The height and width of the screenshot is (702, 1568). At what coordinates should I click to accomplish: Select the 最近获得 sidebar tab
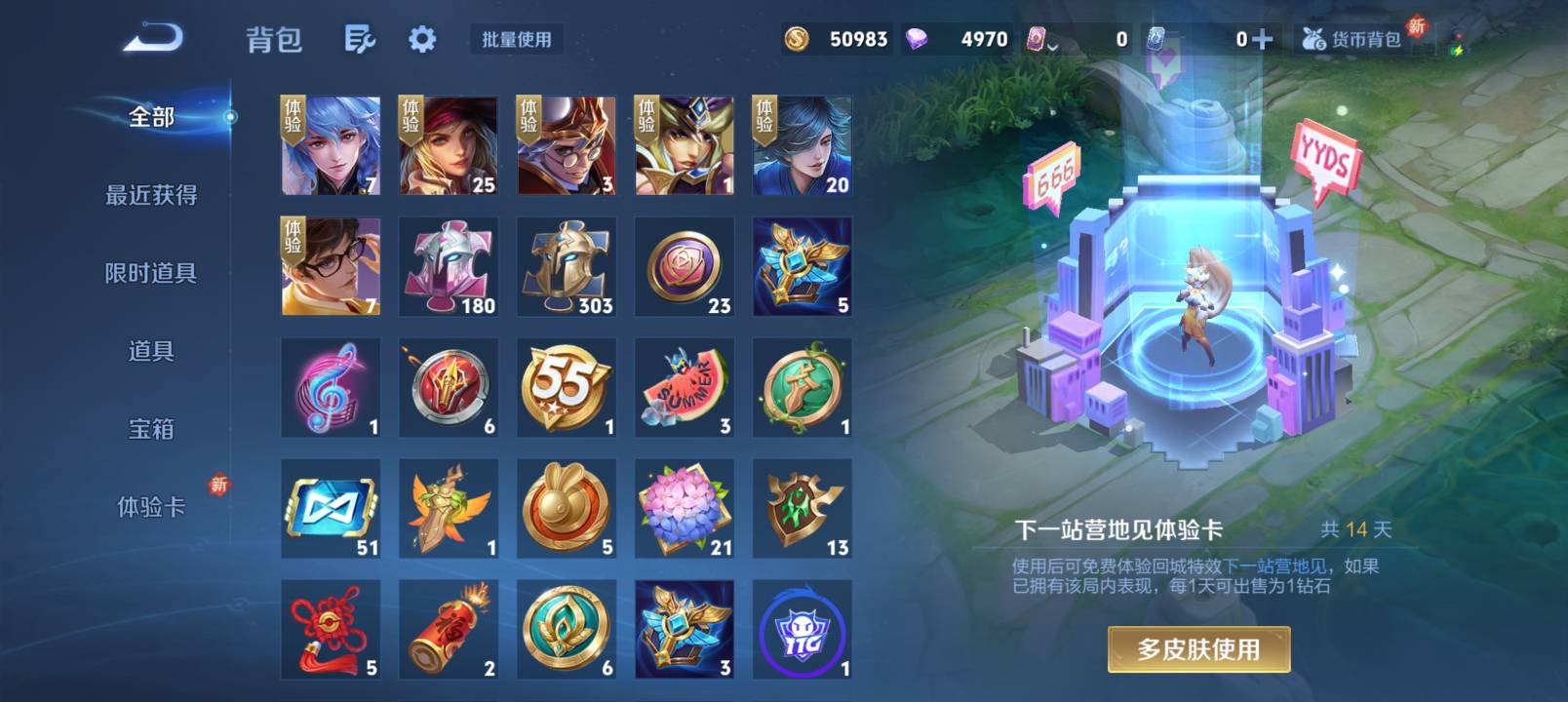[151, 195]
